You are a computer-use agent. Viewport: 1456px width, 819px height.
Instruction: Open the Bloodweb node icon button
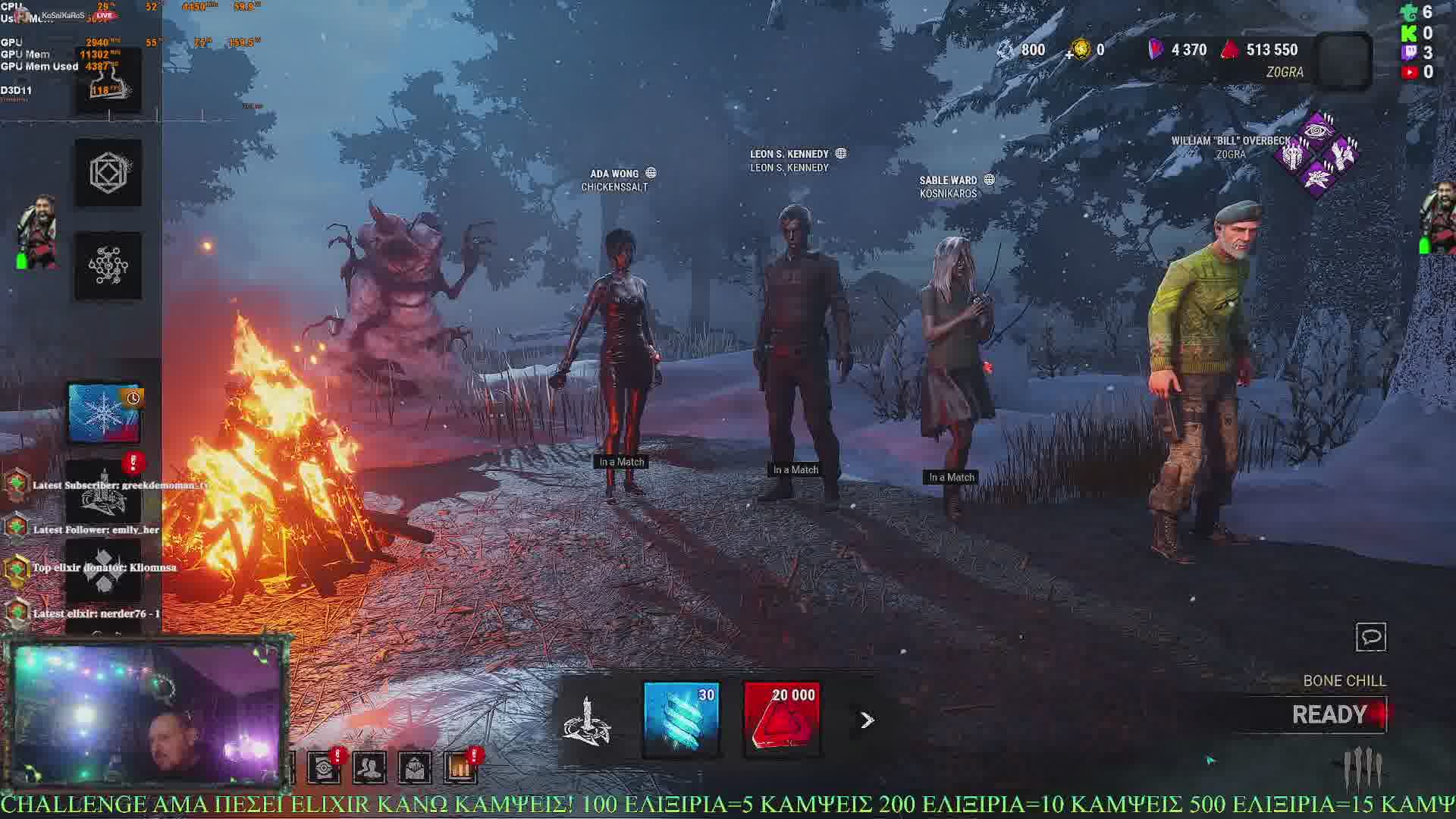[x=108, y=265]
